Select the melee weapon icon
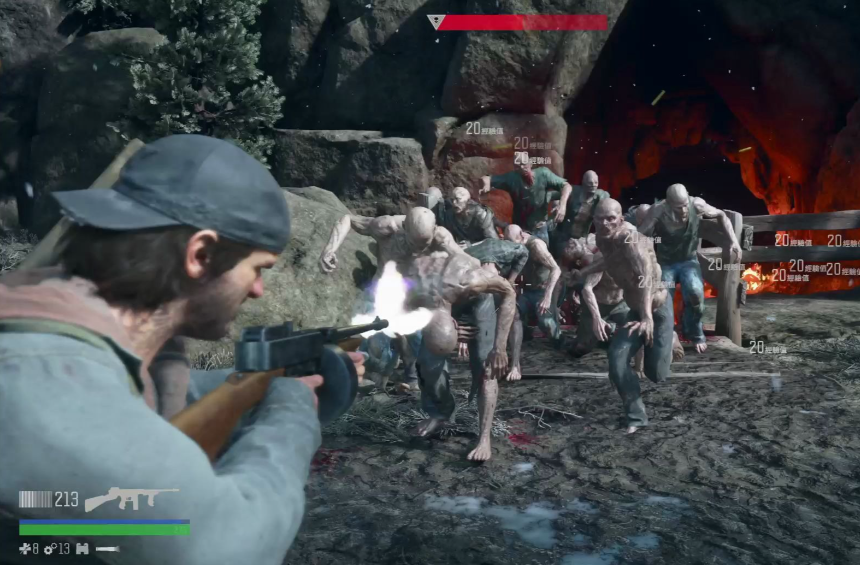Screen dimensions: 860x565 point(107,548)
